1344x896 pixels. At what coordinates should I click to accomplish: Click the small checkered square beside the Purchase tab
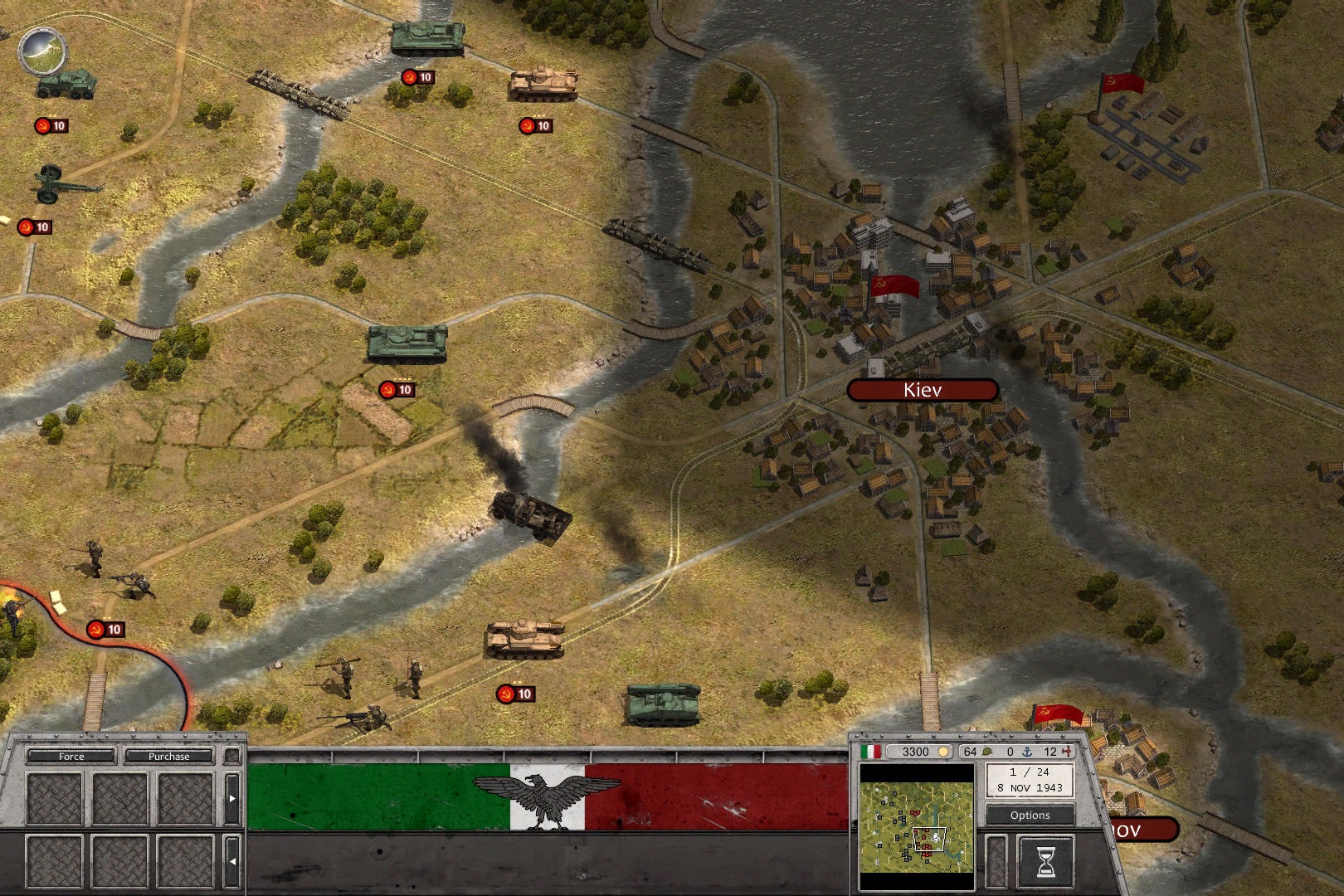(231, 756)
